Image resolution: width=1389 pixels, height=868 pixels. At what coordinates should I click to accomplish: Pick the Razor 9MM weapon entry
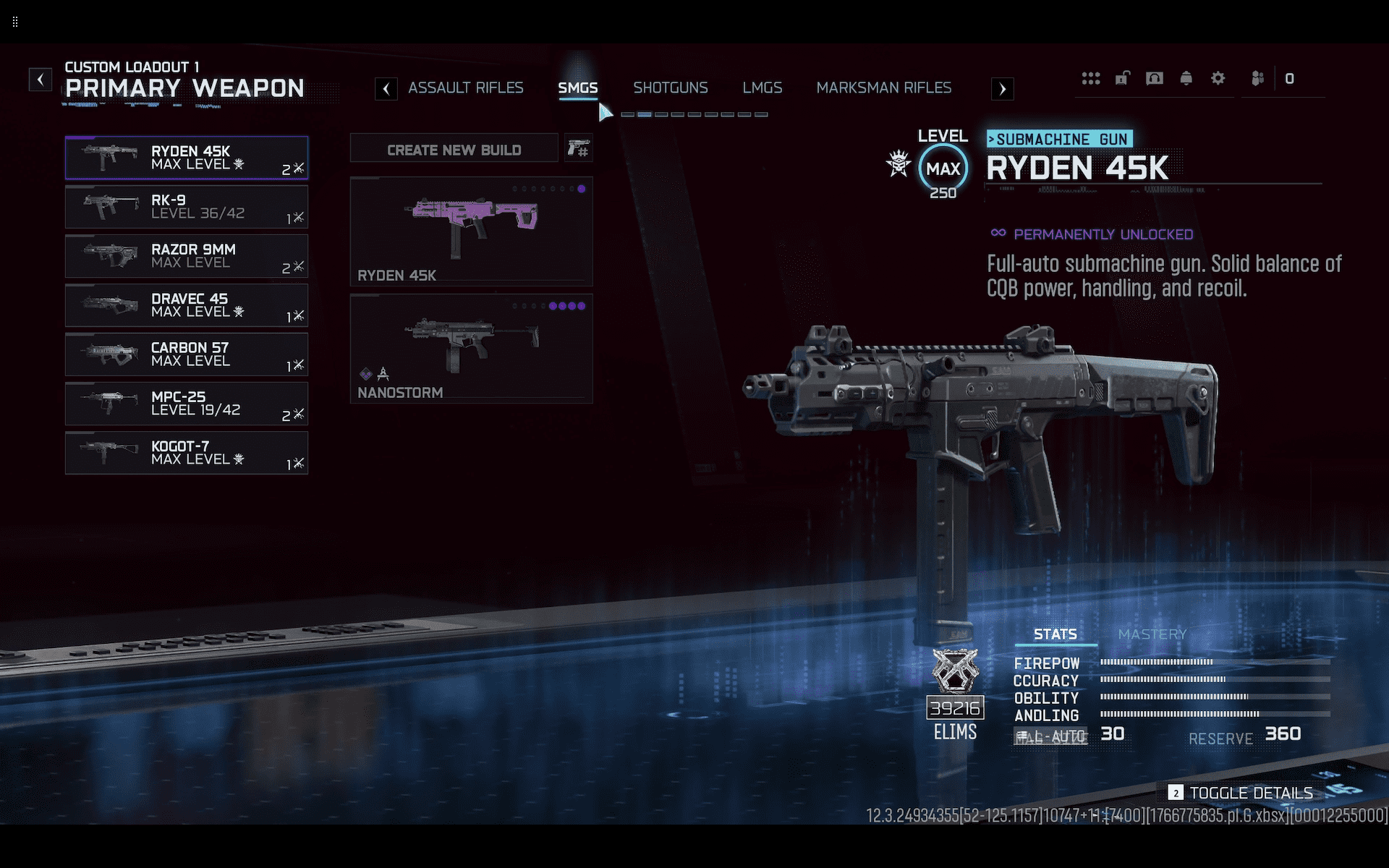point(187,256)
